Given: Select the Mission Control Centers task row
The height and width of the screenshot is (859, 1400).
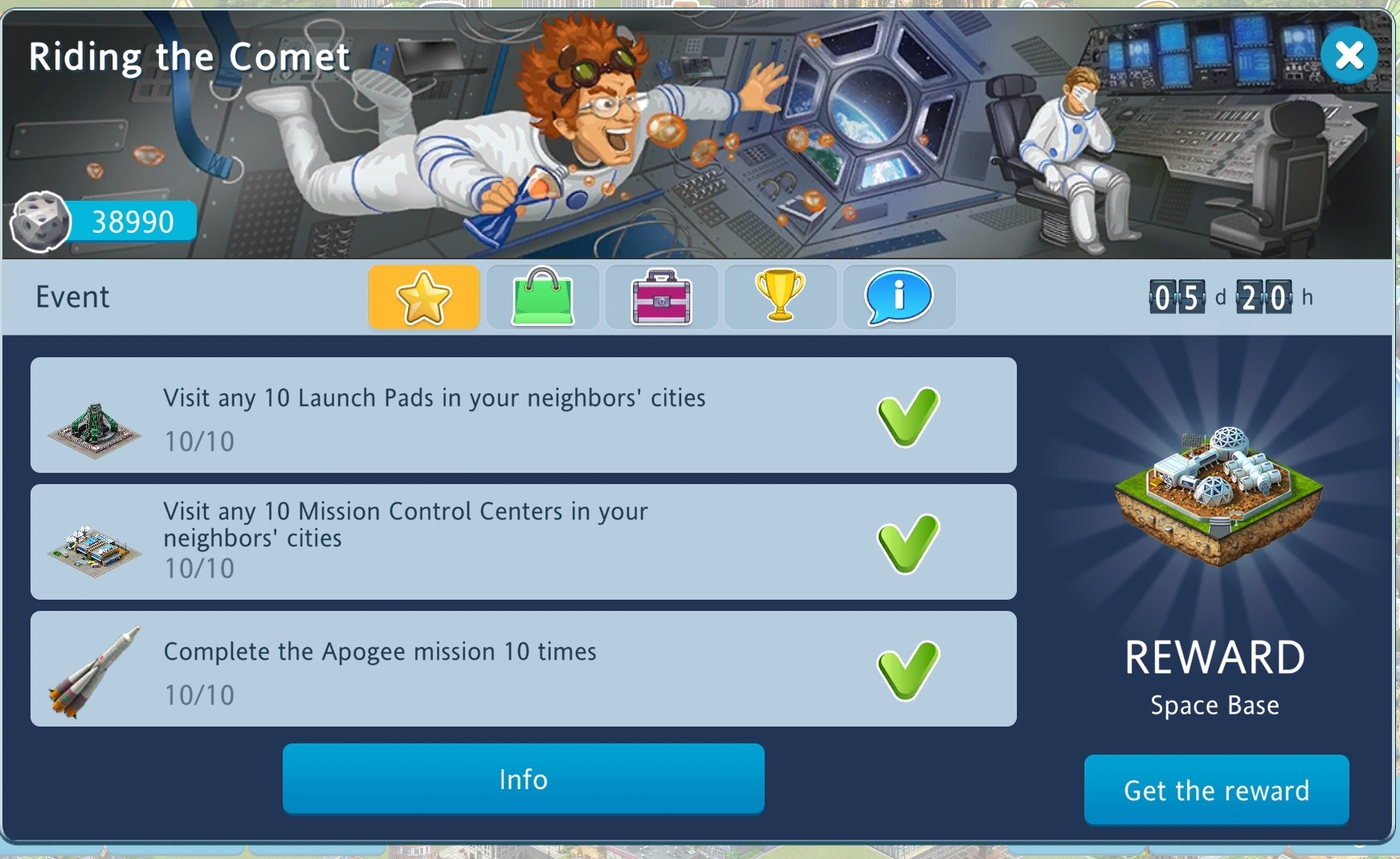Looking at the screenshot, I should [x=523, y=542].
